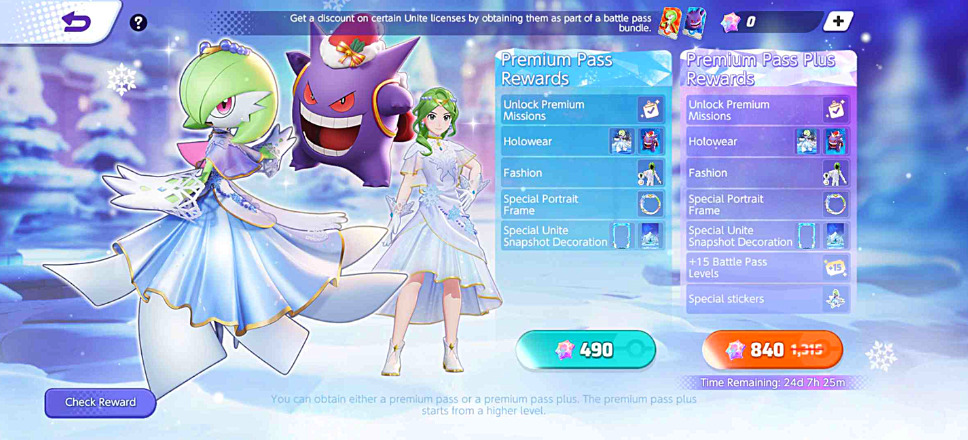This screenshot has height=440, width=968.
Task: View Premium Pass Plus Special Portrait Frame
Action: [x=768, y=204]
